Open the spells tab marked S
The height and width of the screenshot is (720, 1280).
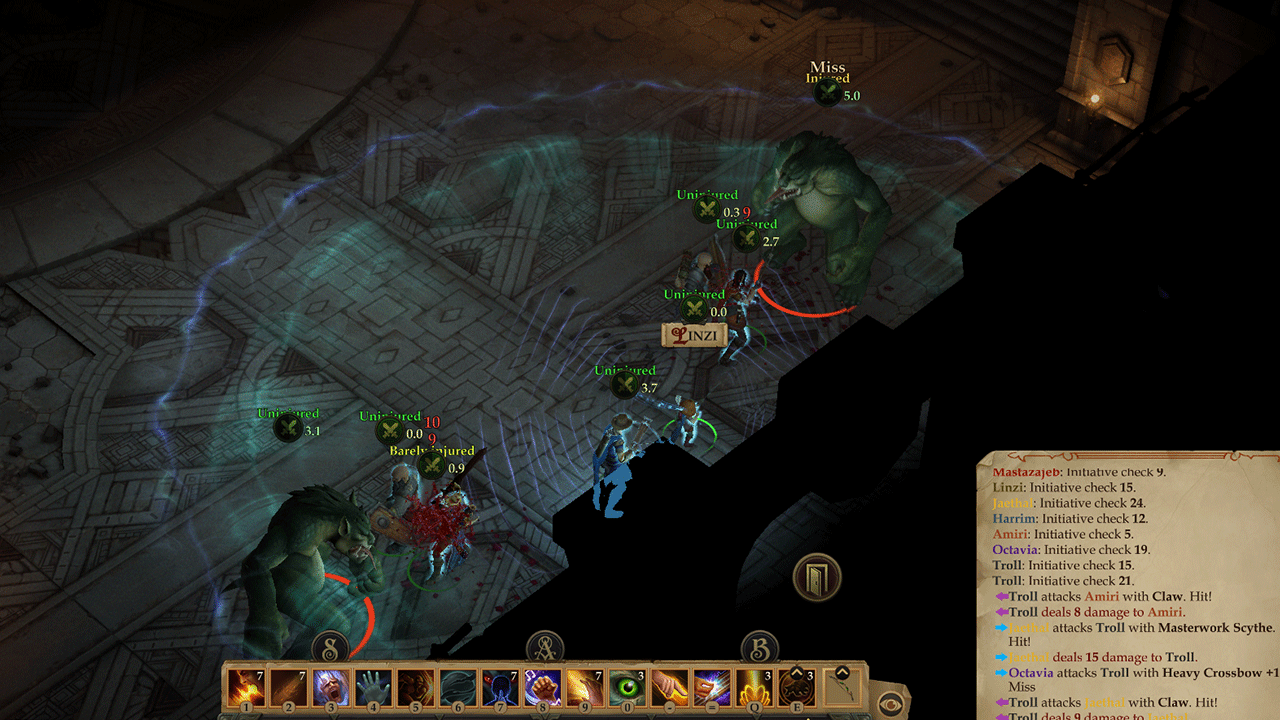point(331,647)
